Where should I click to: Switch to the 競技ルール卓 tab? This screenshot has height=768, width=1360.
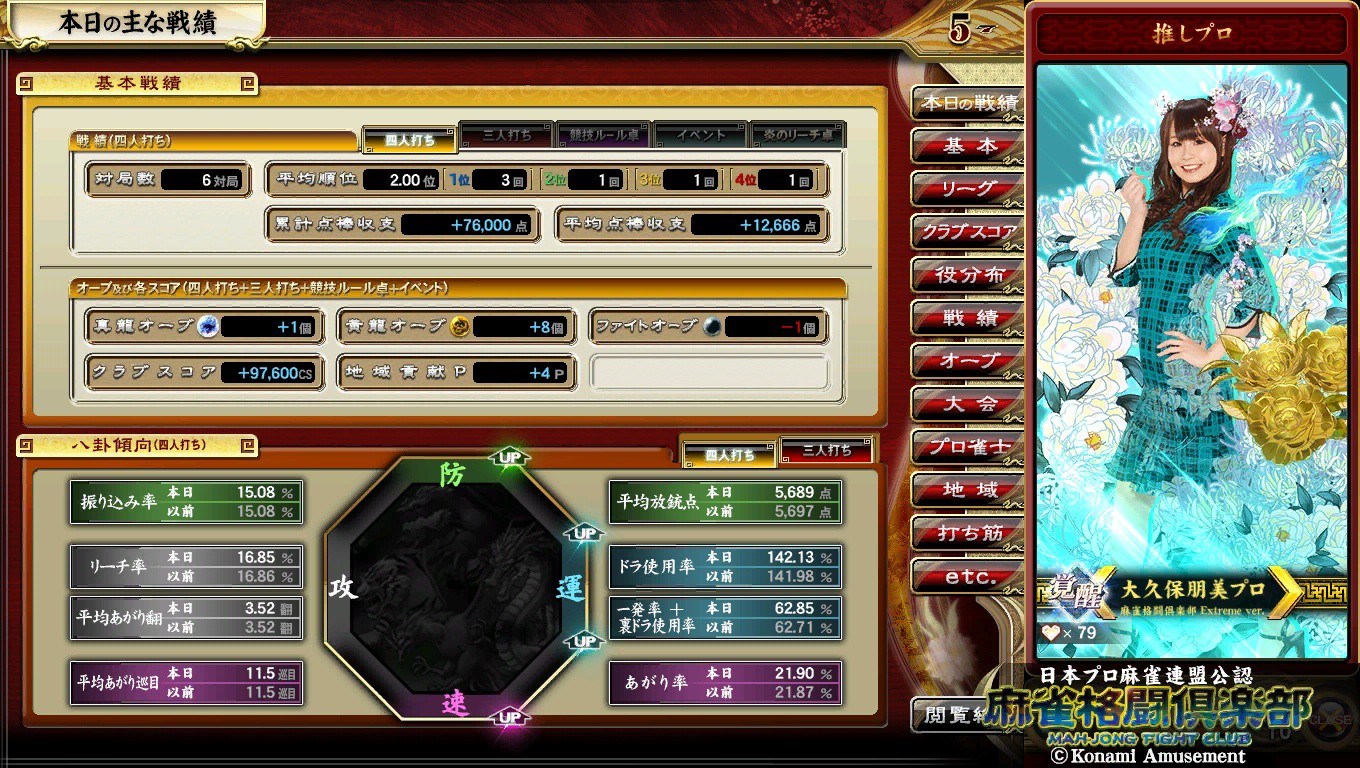[x=604, y=135]
